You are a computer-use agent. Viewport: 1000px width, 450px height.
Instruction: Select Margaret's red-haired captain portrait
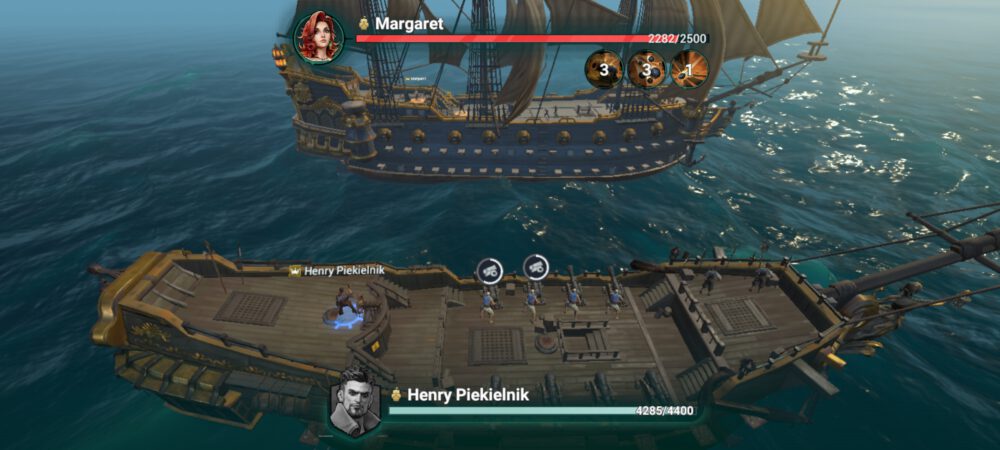click(x=318, y=38)
